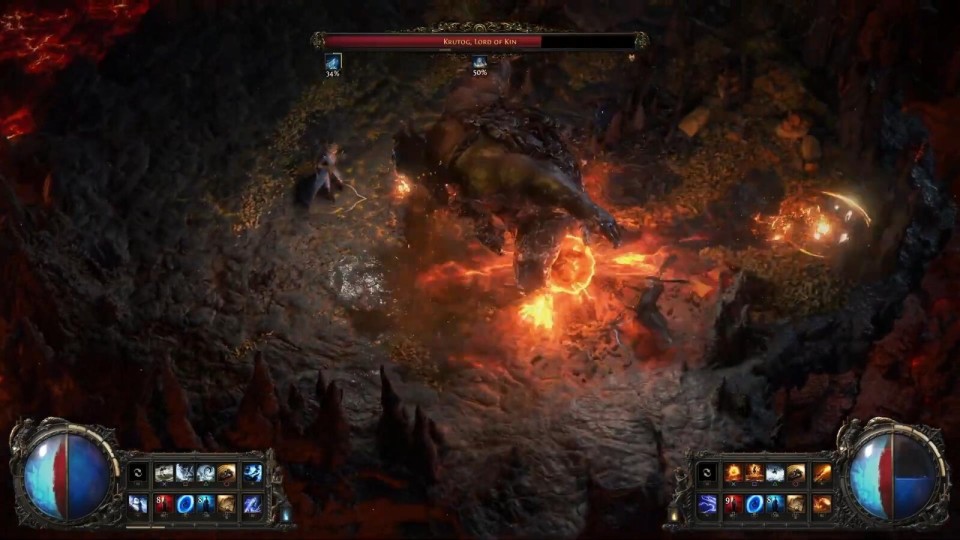Select the golden lantern icon

pyautogui.click(x=673, y=515)
